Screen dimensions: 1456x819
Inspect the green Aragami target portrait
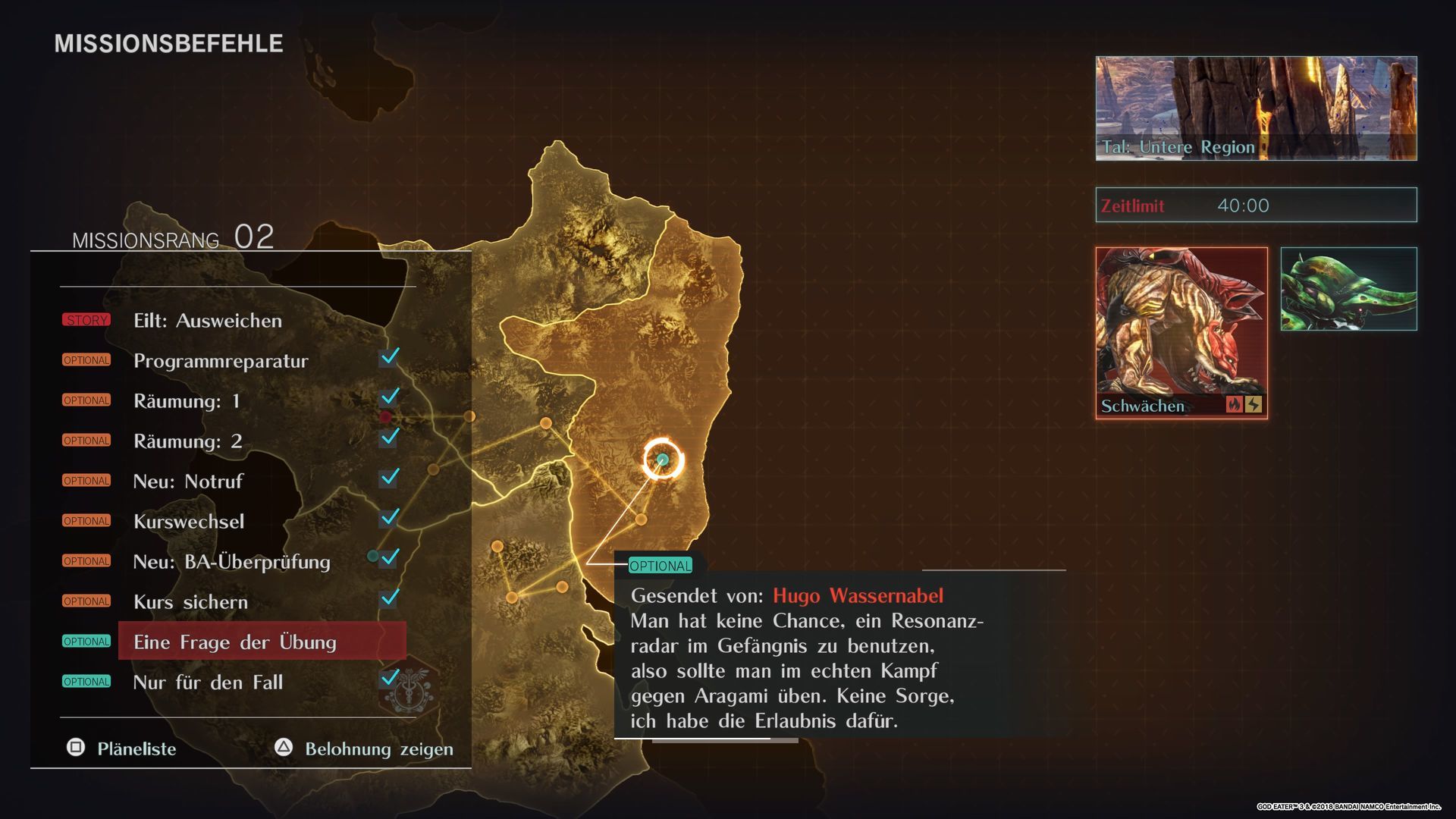click(1348, 289)
